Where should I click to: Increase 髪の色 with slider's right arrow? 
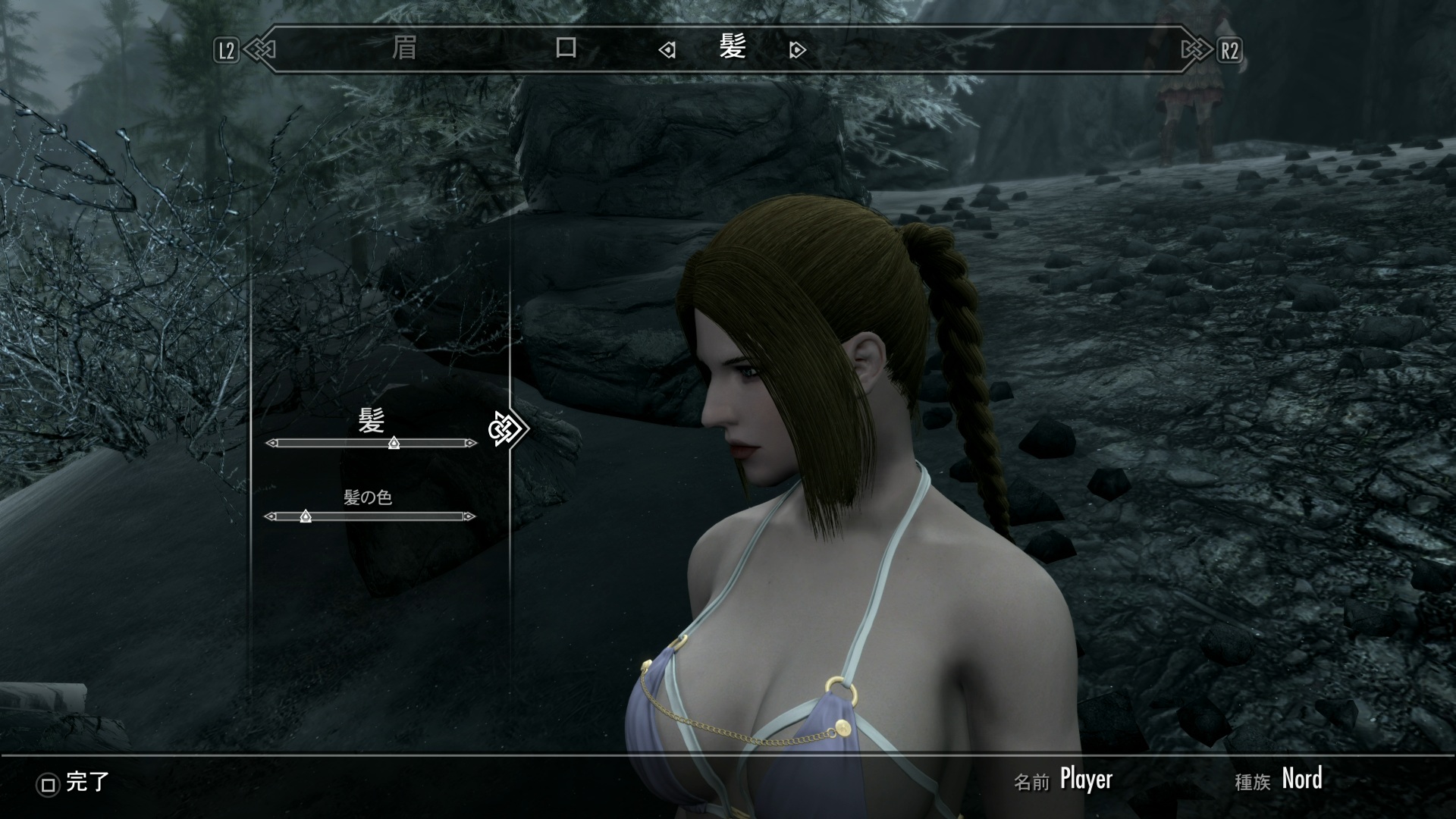pos(470,516)
